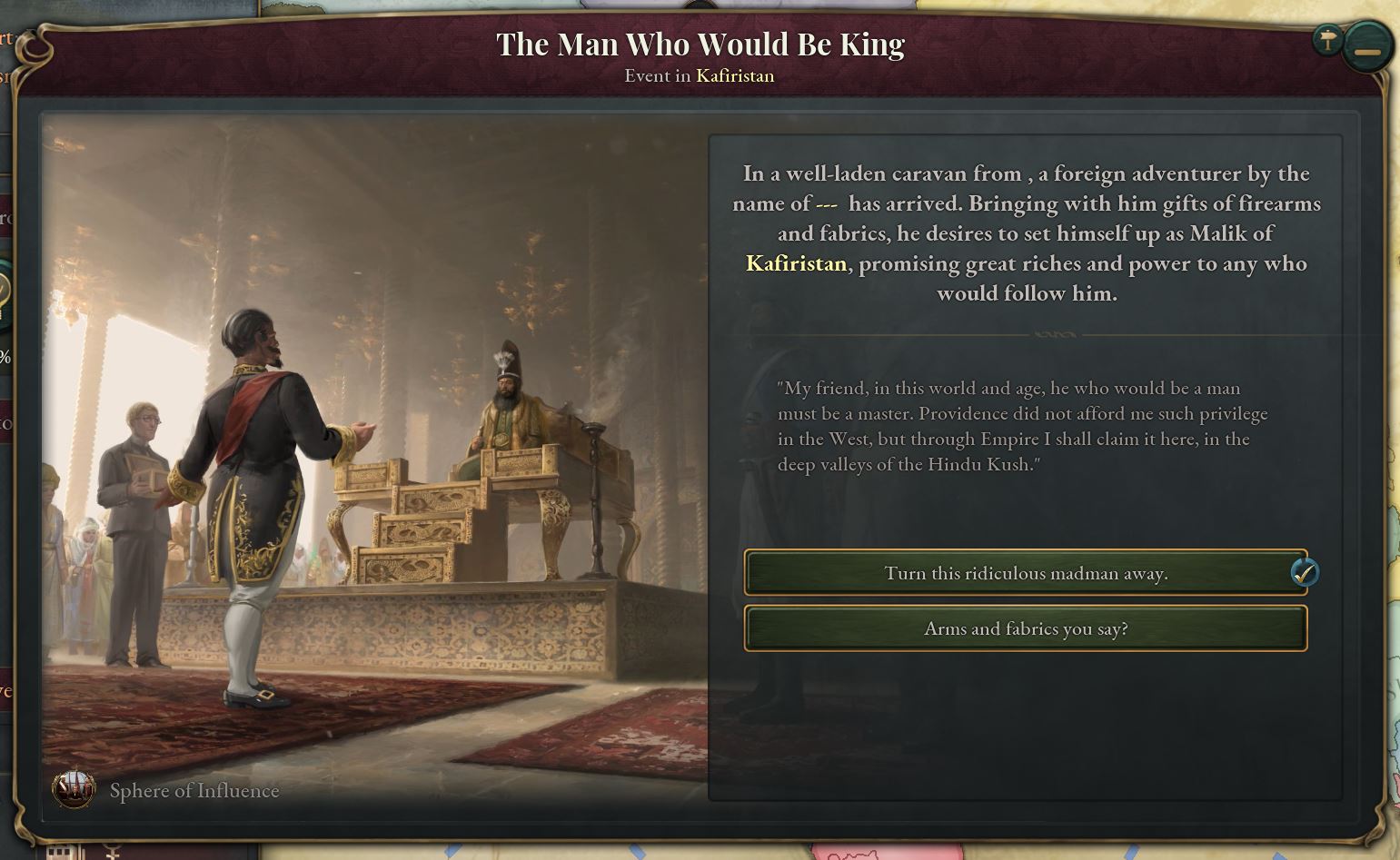Viewport: 1400px width, 860px height.
Task: Click 'Kafiristan' in the 'Event in Kafiristan' subtitle
Action: 733,76
